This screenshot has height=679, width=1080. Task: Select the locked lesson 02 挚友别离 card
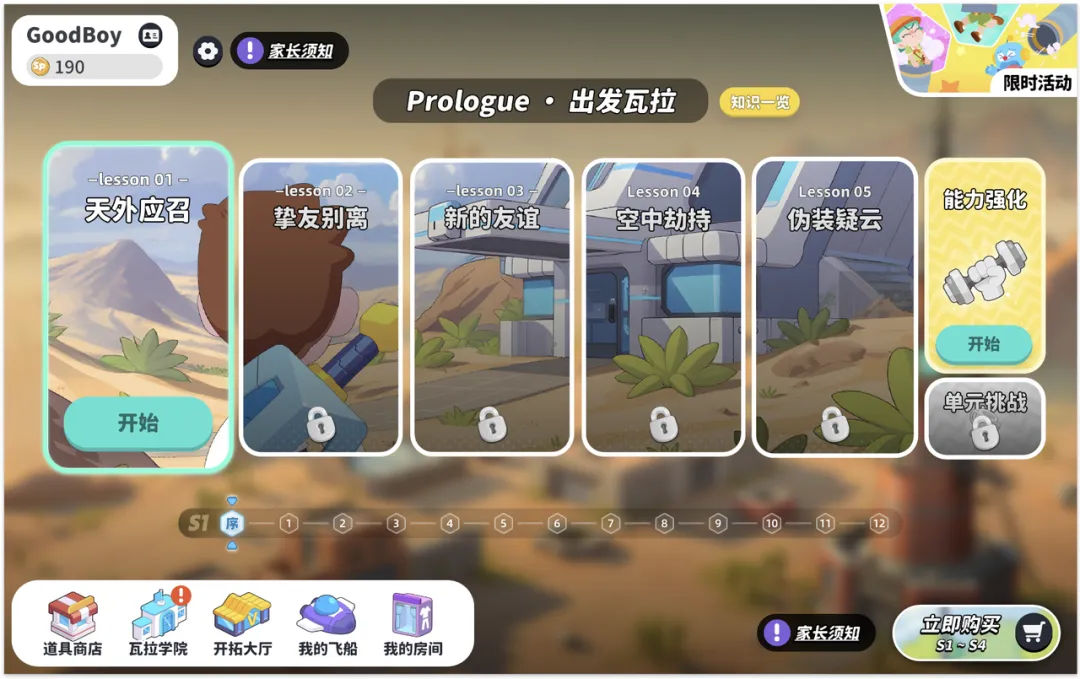click(320, 307)
